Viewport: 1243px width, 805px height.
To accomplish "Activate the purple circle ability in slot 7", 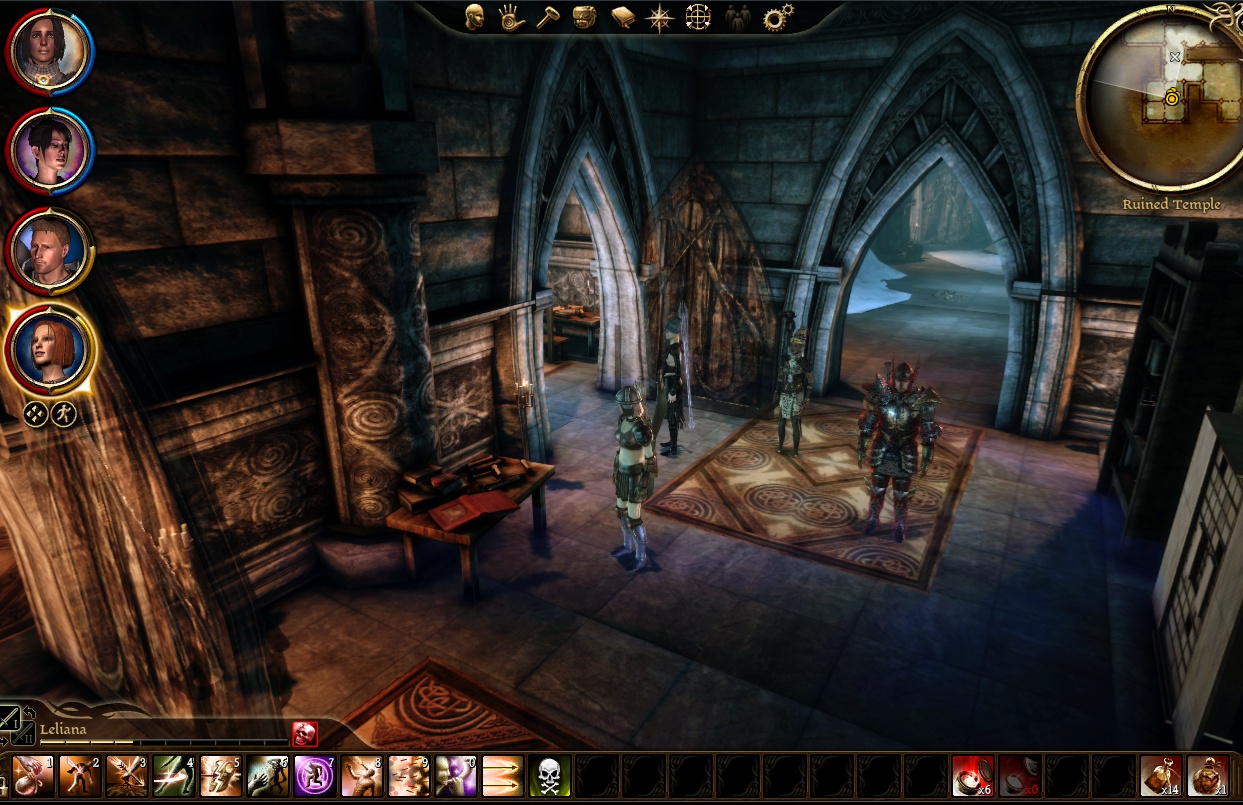I will pos(314,775).
